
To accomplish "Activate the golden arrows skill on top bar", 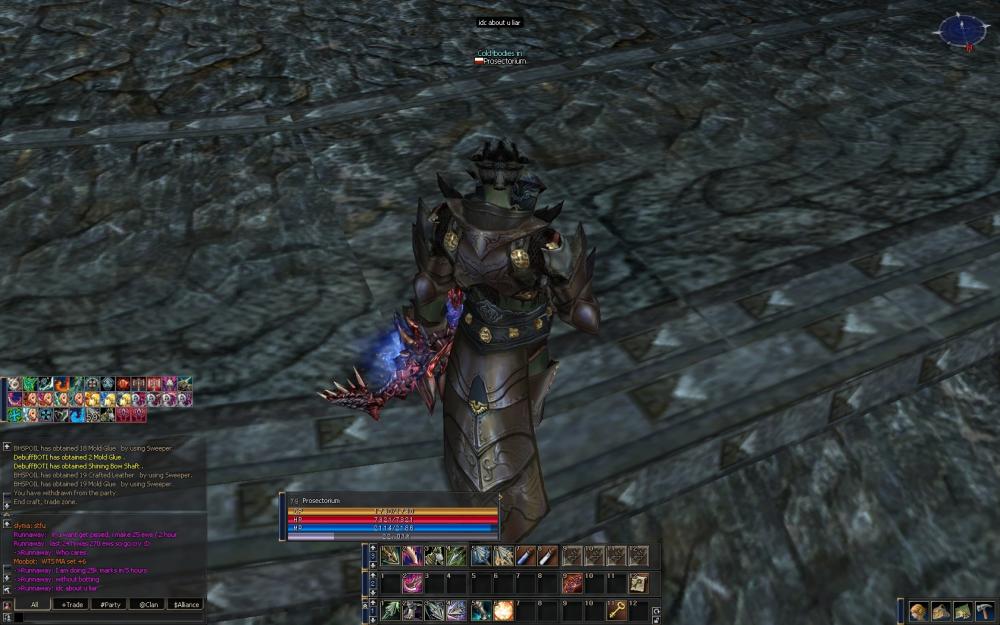I will pos(390,556).
